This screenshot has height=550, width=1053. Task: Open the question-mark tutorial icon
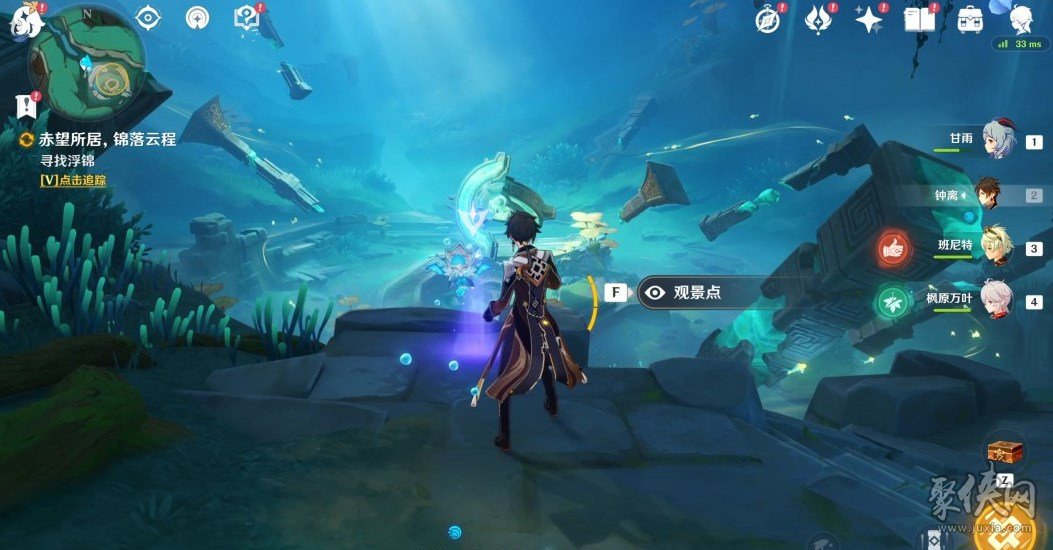245,17
